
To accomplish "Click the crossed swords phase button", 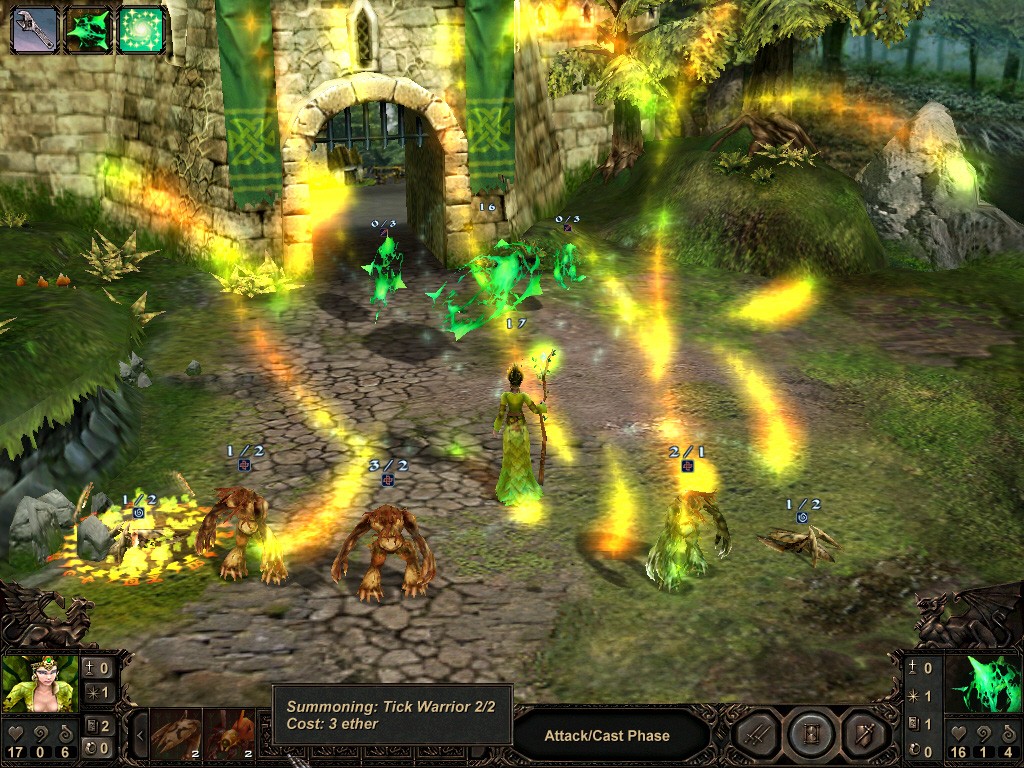I will pyautogui.click(x=757, y=736).
